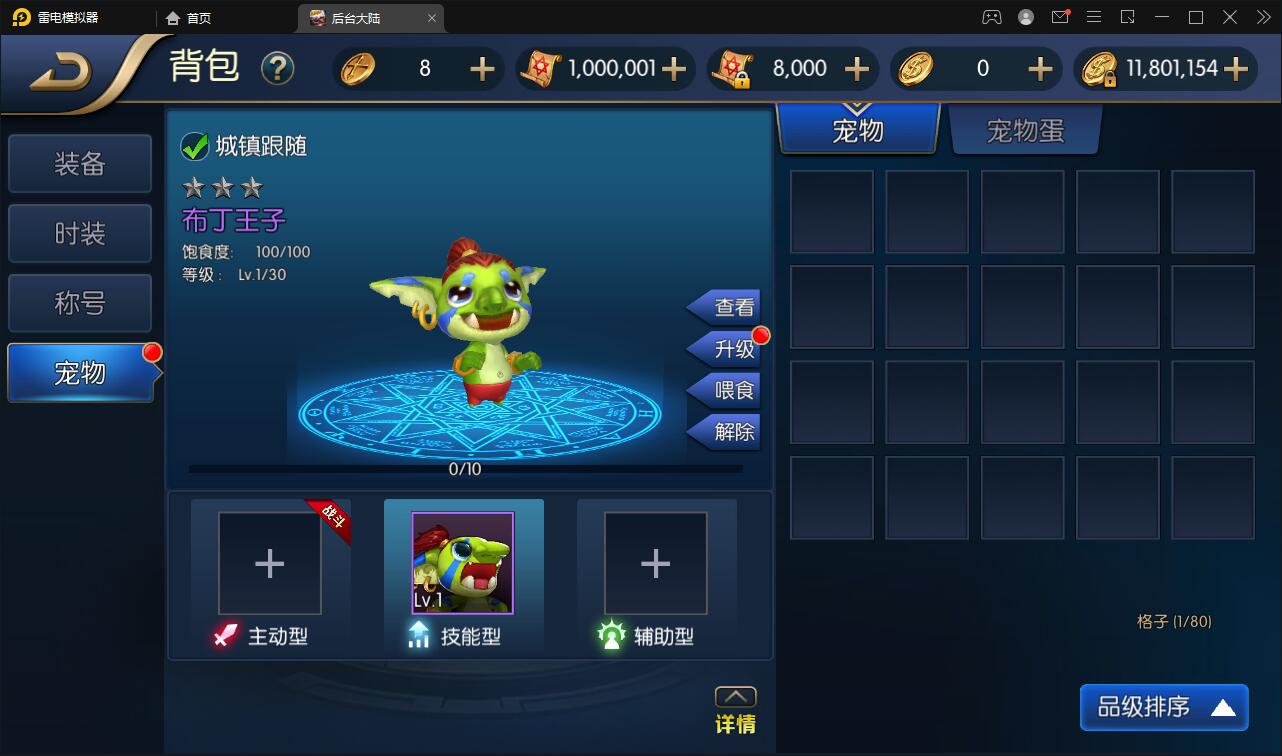Click the plus in the 辅助型 pet slot
This screenshot has height=756, width=1282.
tap(656, 563)
